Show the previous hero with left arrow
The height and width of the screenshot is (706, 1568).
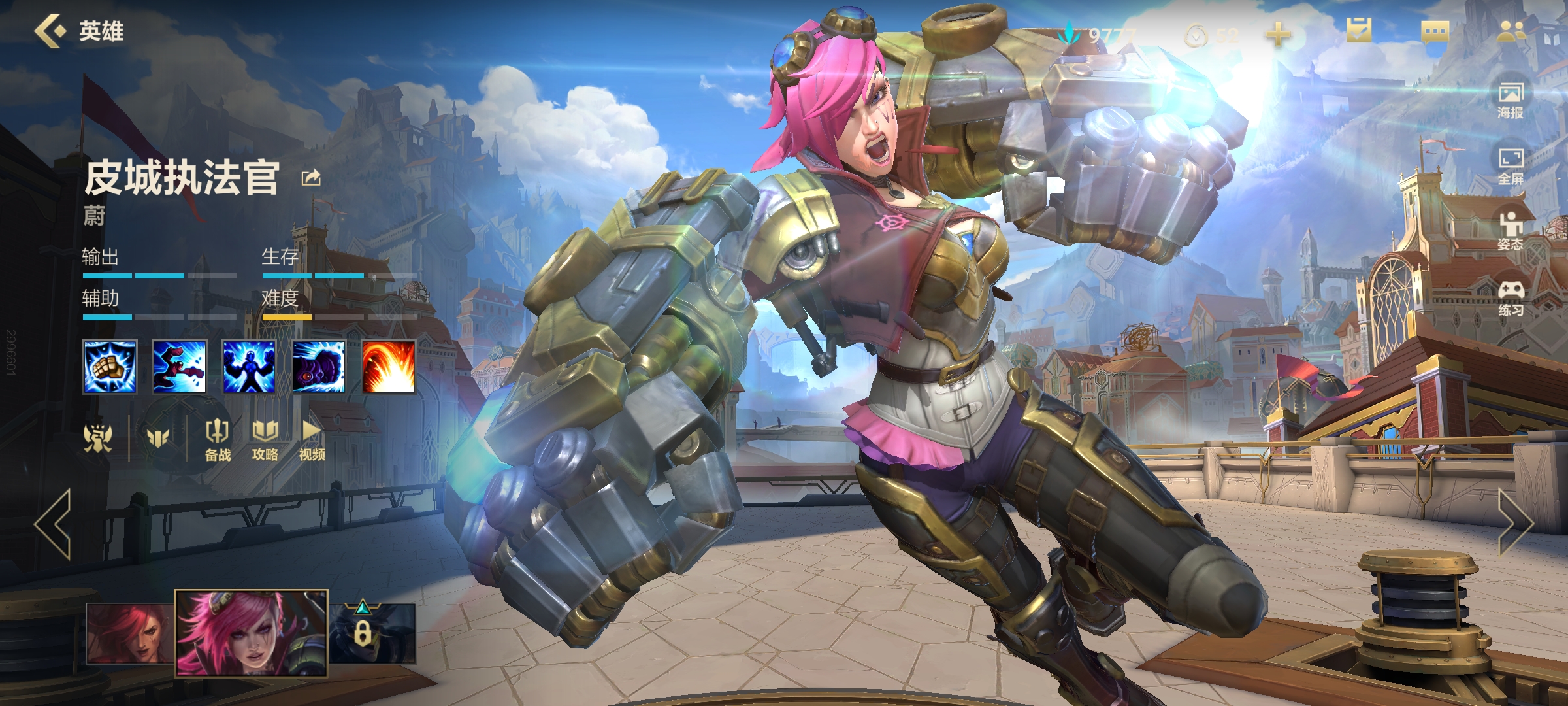point(54,524)
